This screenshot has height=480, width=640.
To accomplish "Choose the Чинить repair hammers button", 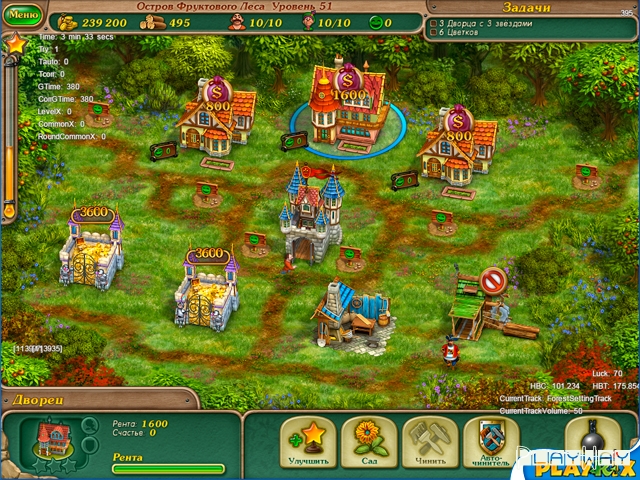I will pos(429,442).
